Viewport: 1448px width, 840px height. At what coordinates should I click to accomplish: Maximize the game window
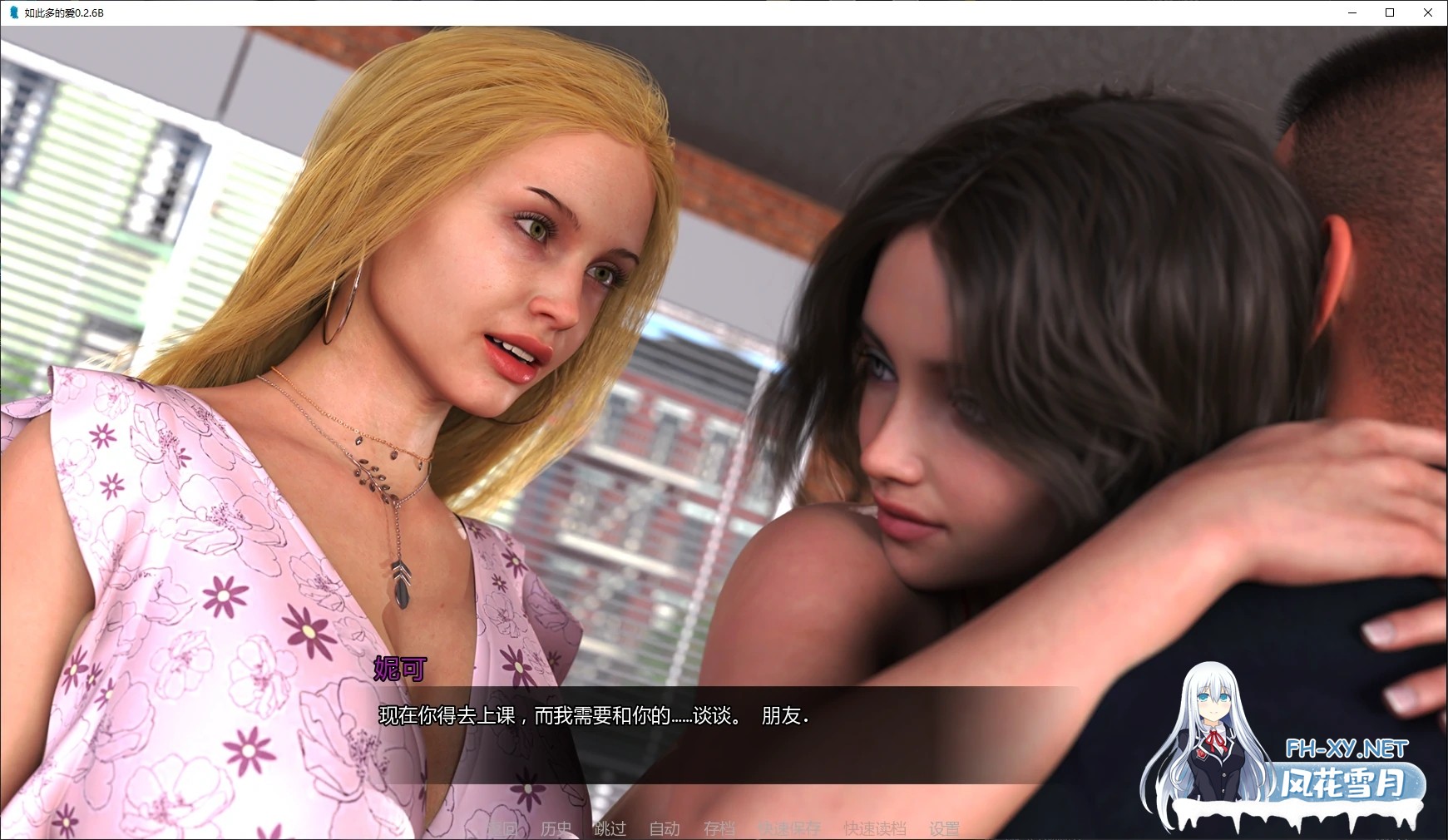[1390, 12]
